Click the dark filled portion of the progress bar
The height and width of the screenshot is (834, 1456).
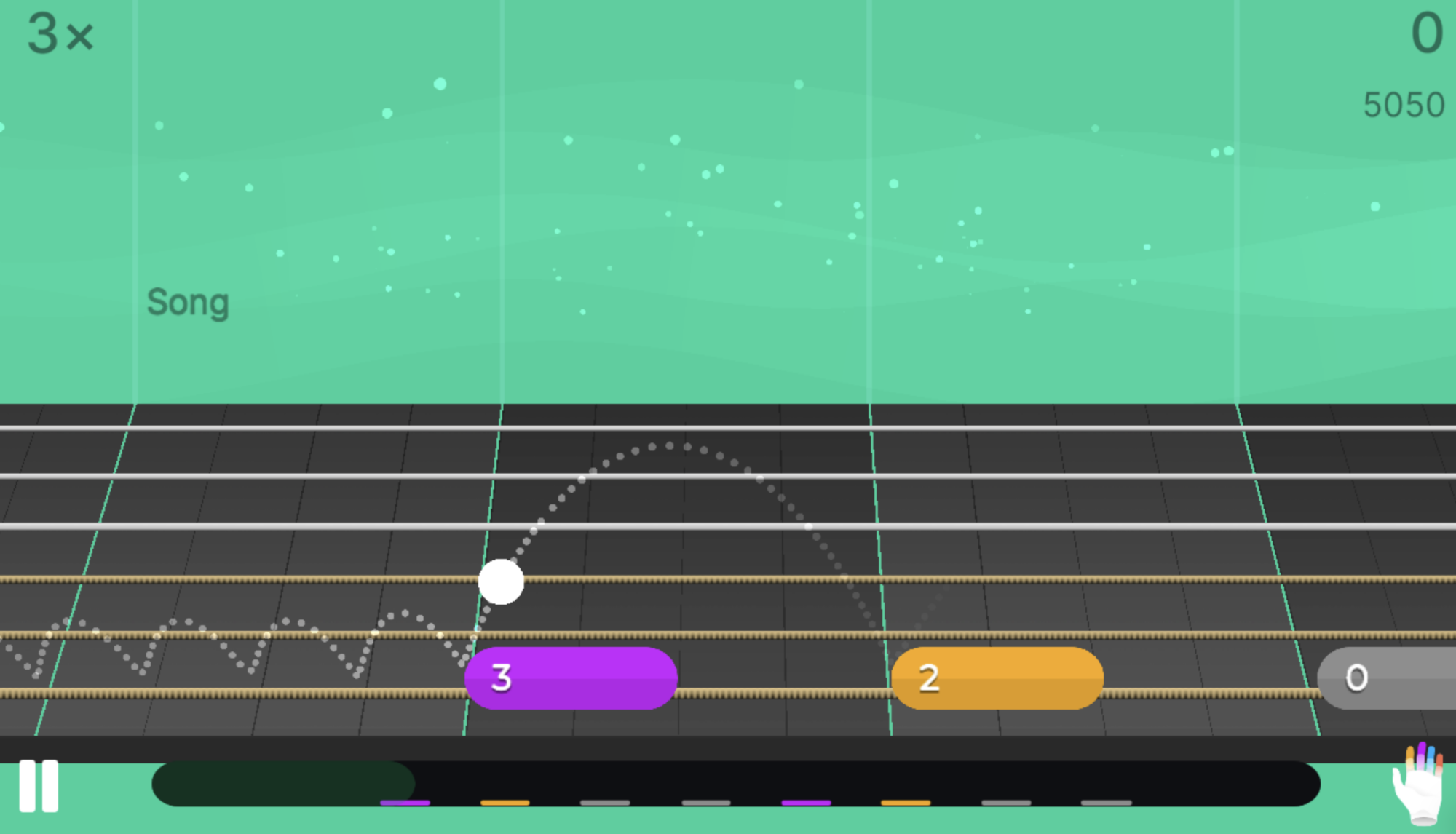[x=284, y=785]
